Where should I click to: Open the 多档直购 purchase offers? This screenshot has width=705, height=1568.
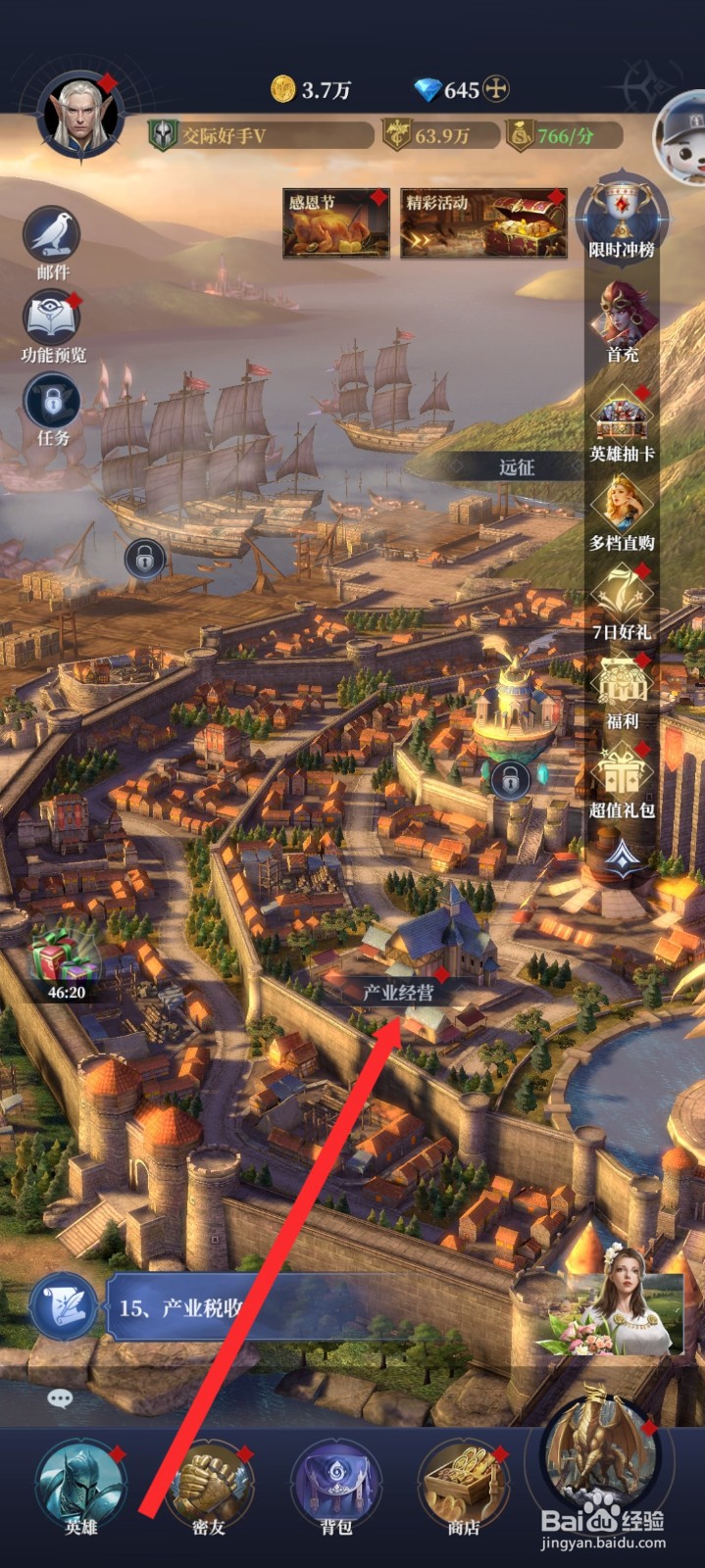tap(623, 508)
